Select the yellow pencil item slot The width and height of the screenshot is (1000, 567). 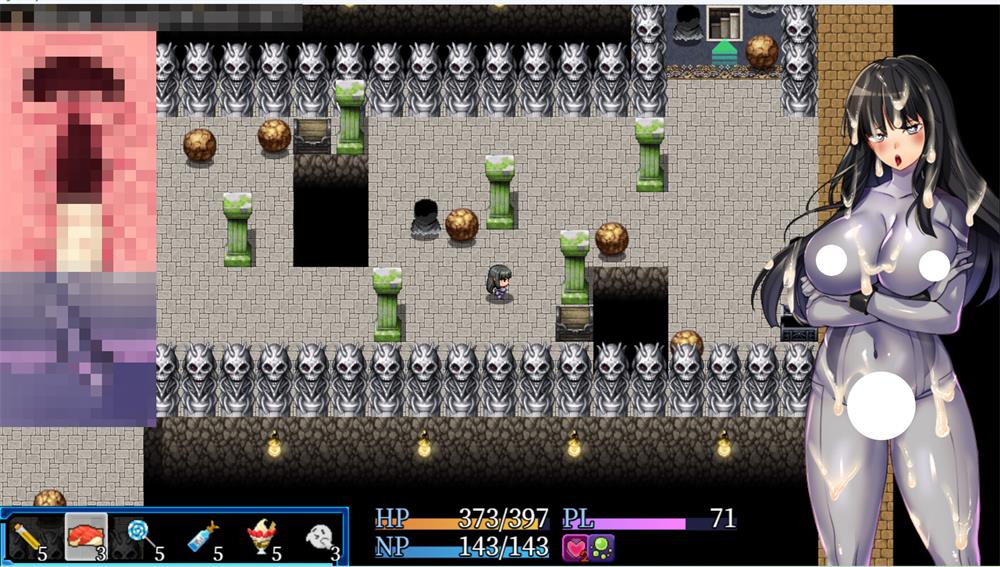tap(30, 538)
